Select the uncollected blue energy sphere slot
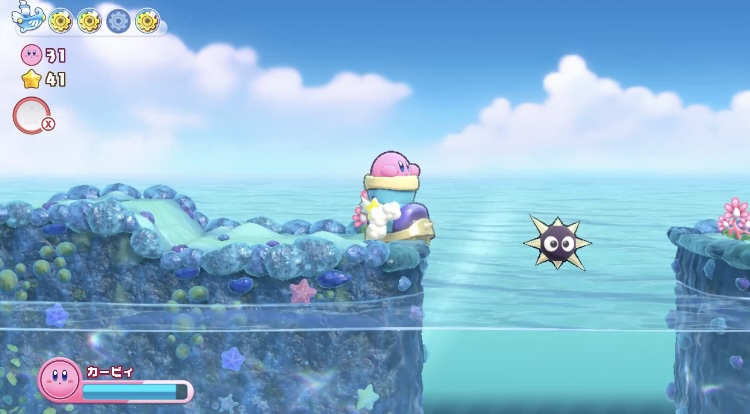Screen dimensions: 750x414 point(119,20)
